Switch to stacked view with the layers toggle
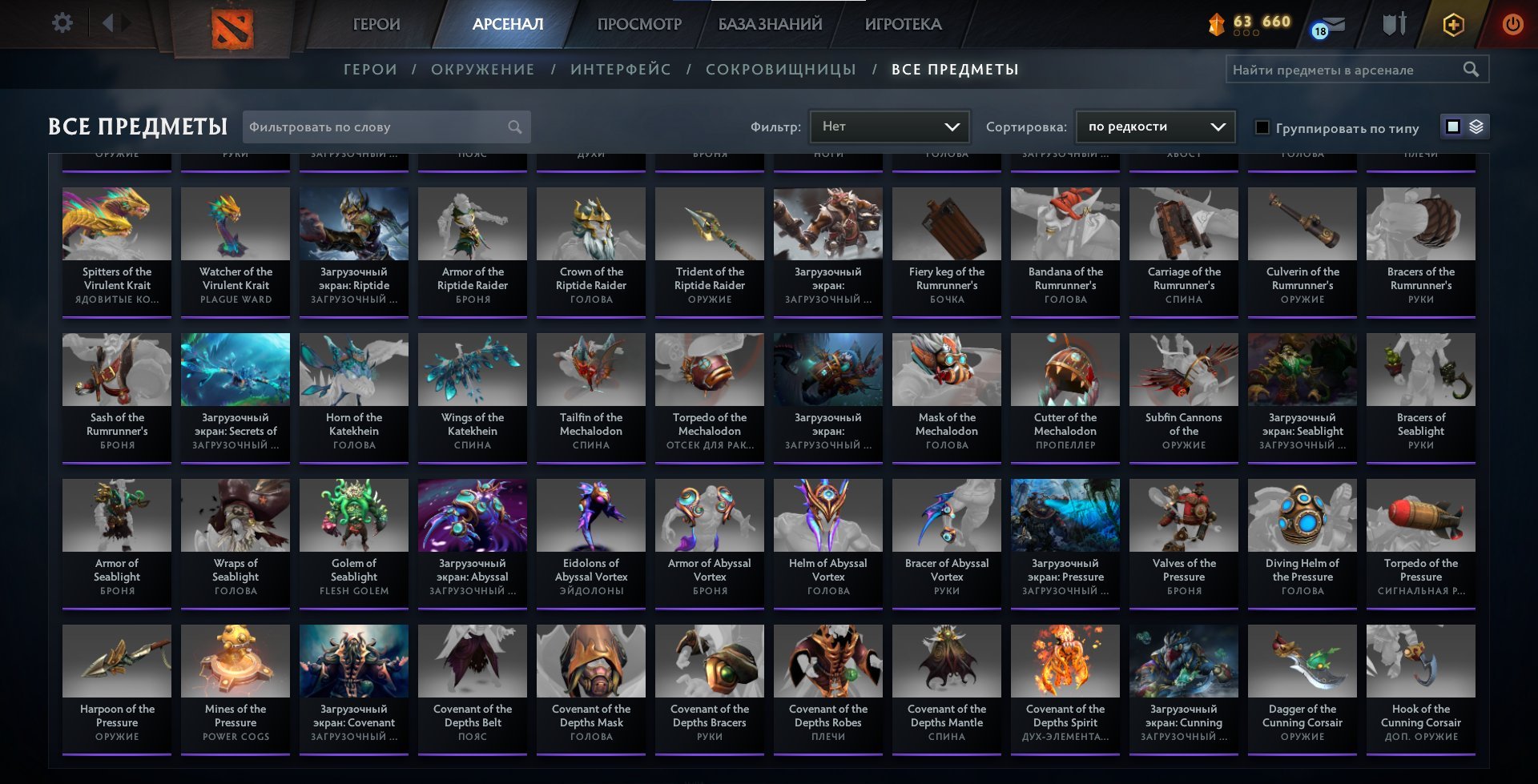This screenshot has width=1538, height=784. point(1476,127)
